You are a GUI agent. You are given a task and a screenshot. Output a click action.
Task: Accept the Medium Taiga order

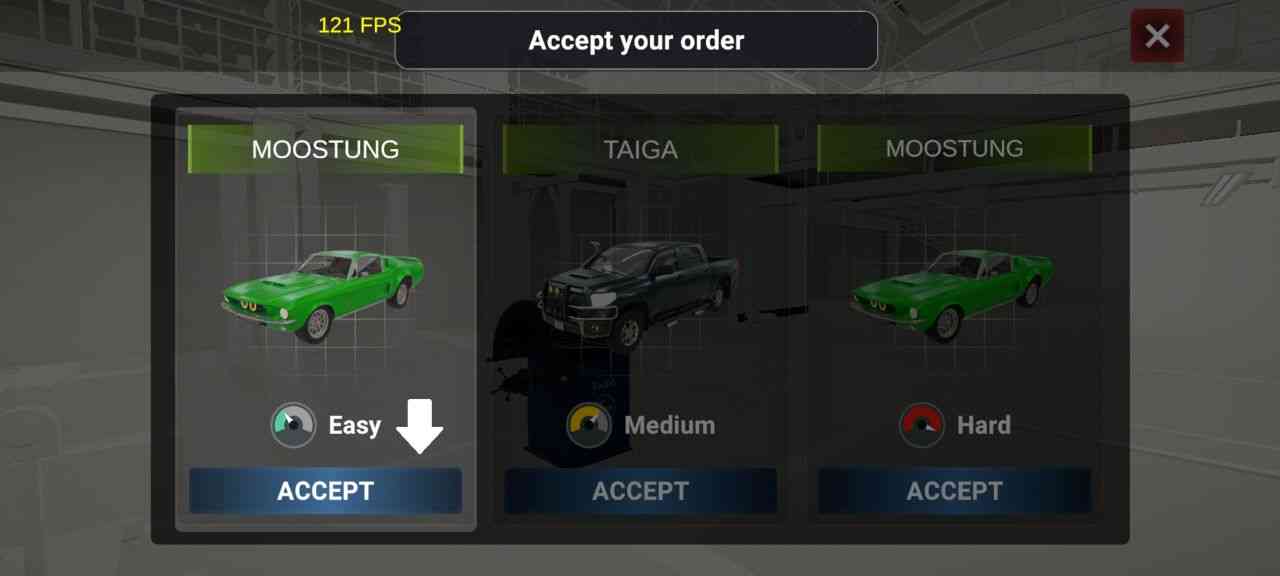click(x=640, y=491)
